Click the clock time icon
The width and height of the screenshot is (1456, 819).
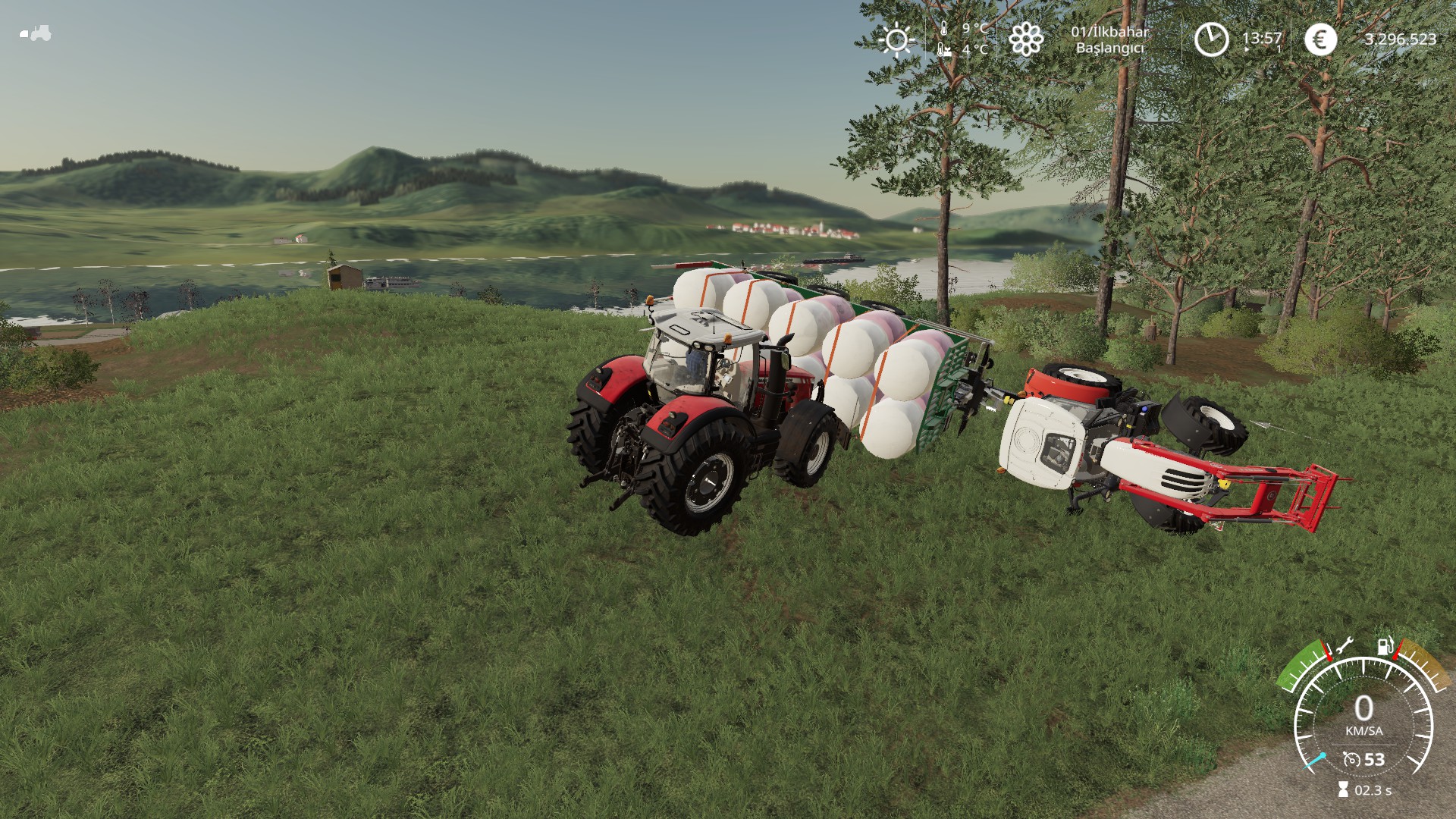tap(1211, 39)
